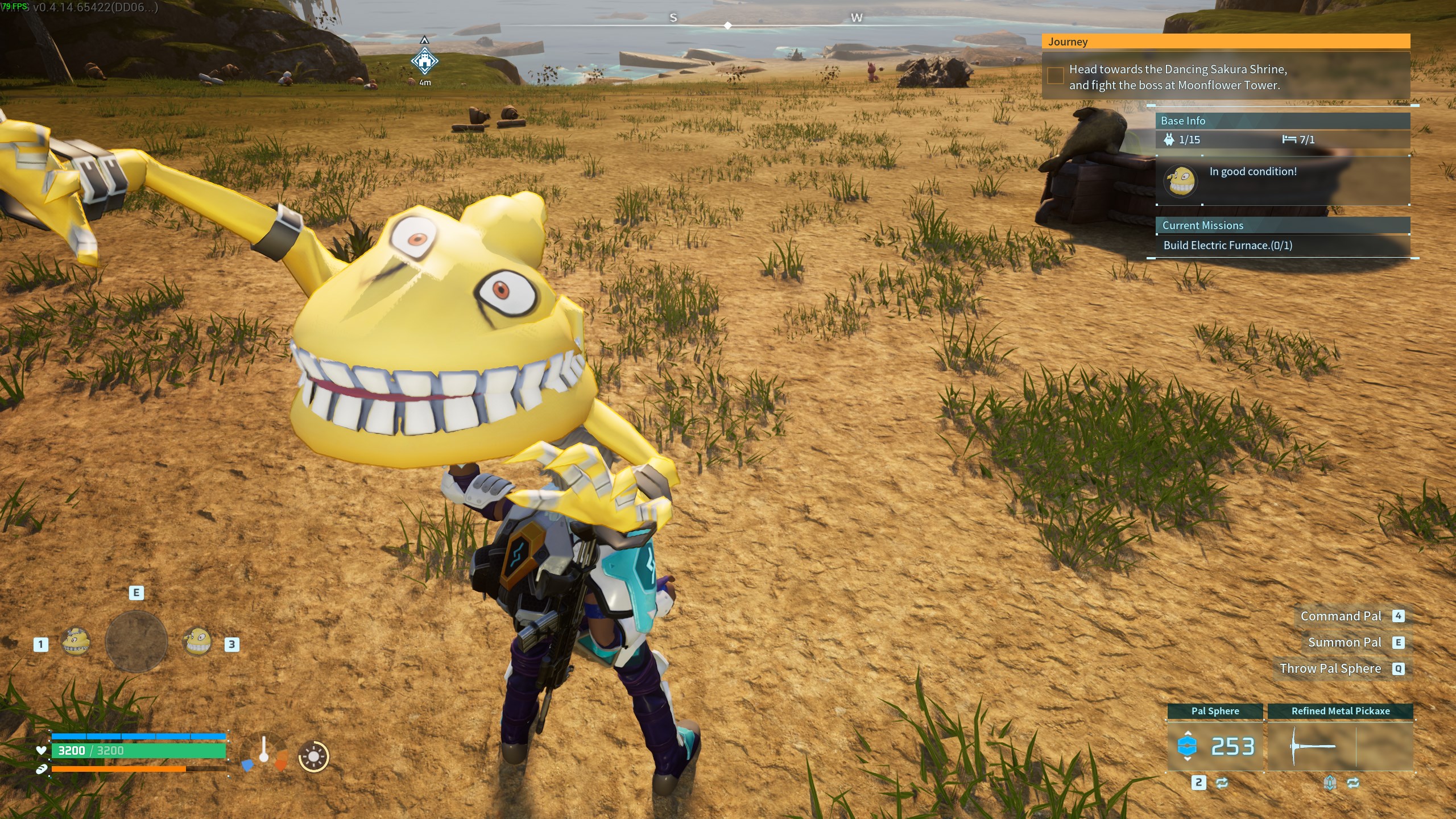Open the Journey quest tracker objective
Image resolution: width=1456 pixels, height=819 pixels.
(x=1177, y=77)
